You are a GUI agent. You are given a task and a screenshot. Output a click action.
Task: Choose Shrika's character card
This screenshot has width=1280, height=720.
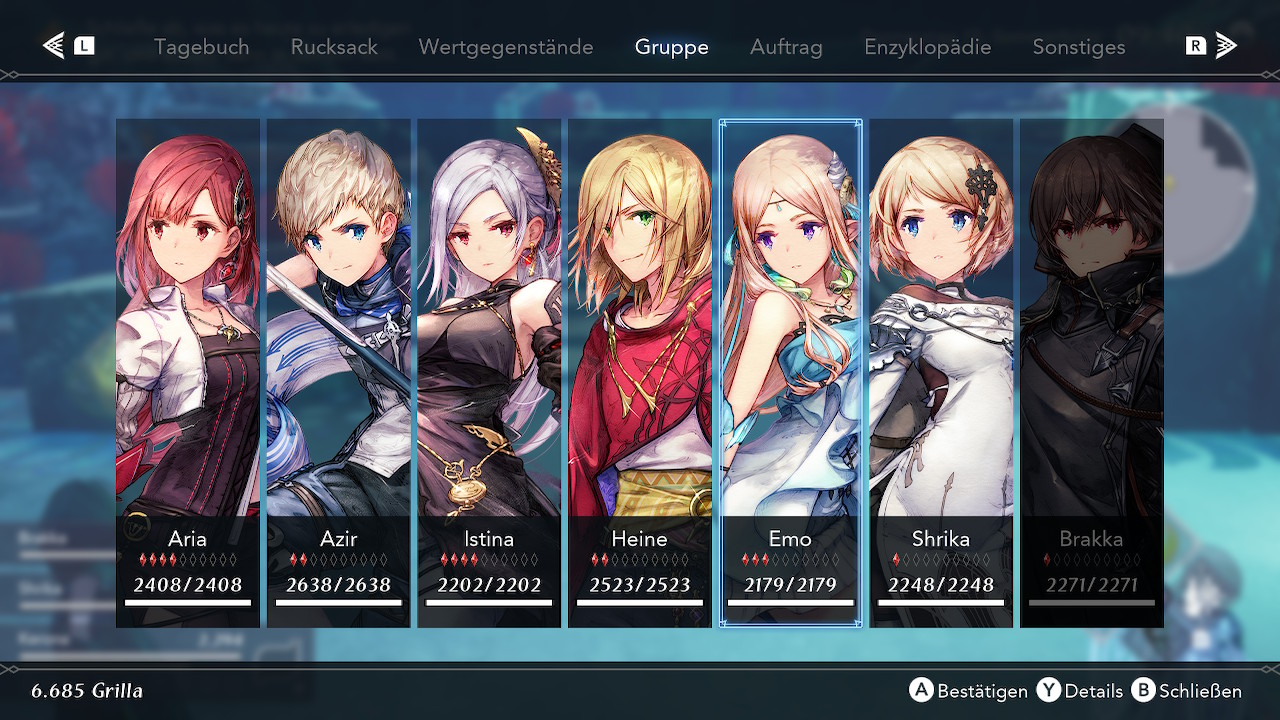[x=941, y=372]
